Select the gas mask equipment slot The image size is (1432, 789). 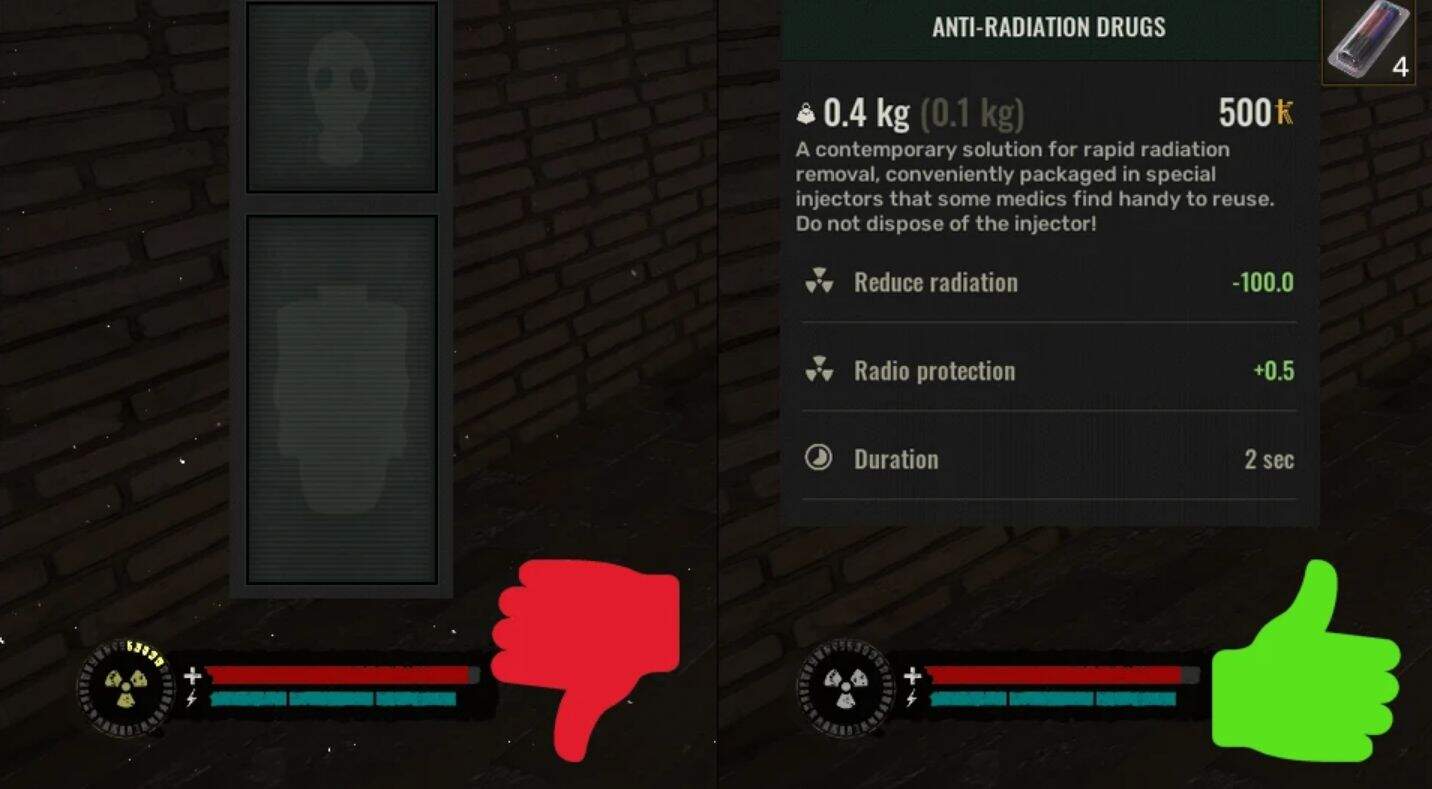click(x=341, y=97)
